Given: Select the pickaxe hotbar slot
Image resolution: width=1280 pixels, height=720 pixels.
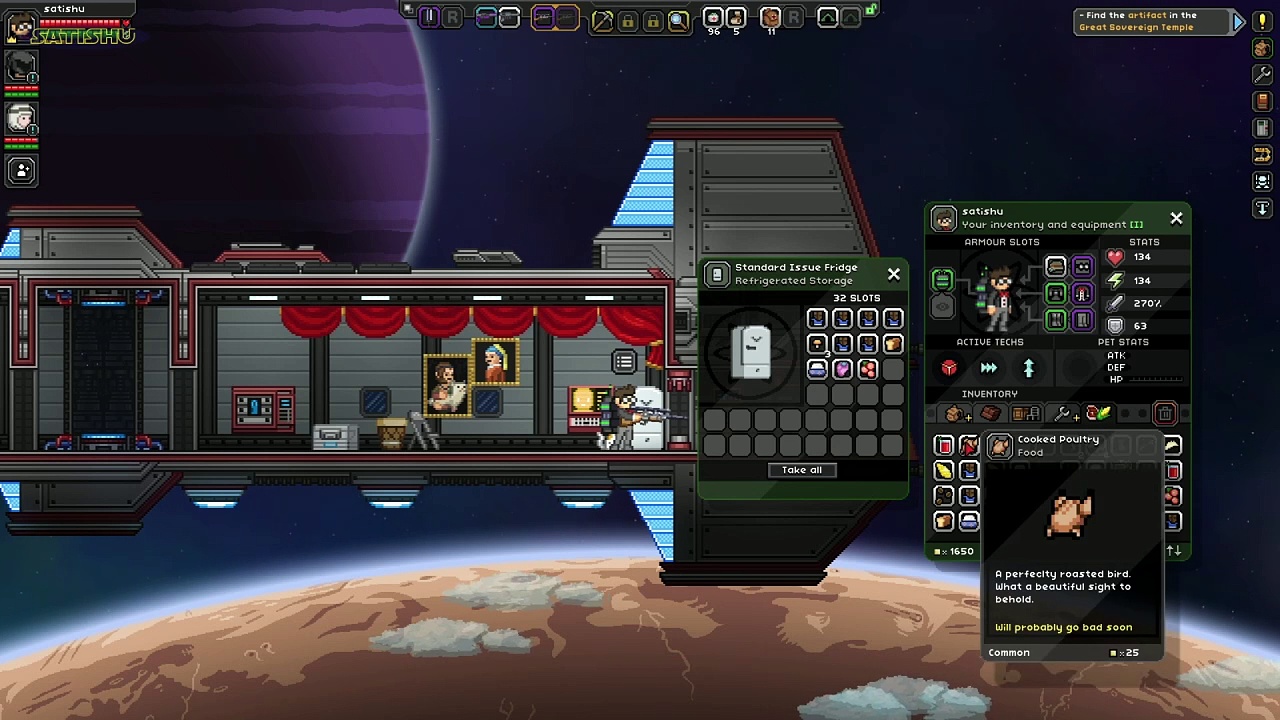Looking at the screenshot, I should (x=602, y=19).
